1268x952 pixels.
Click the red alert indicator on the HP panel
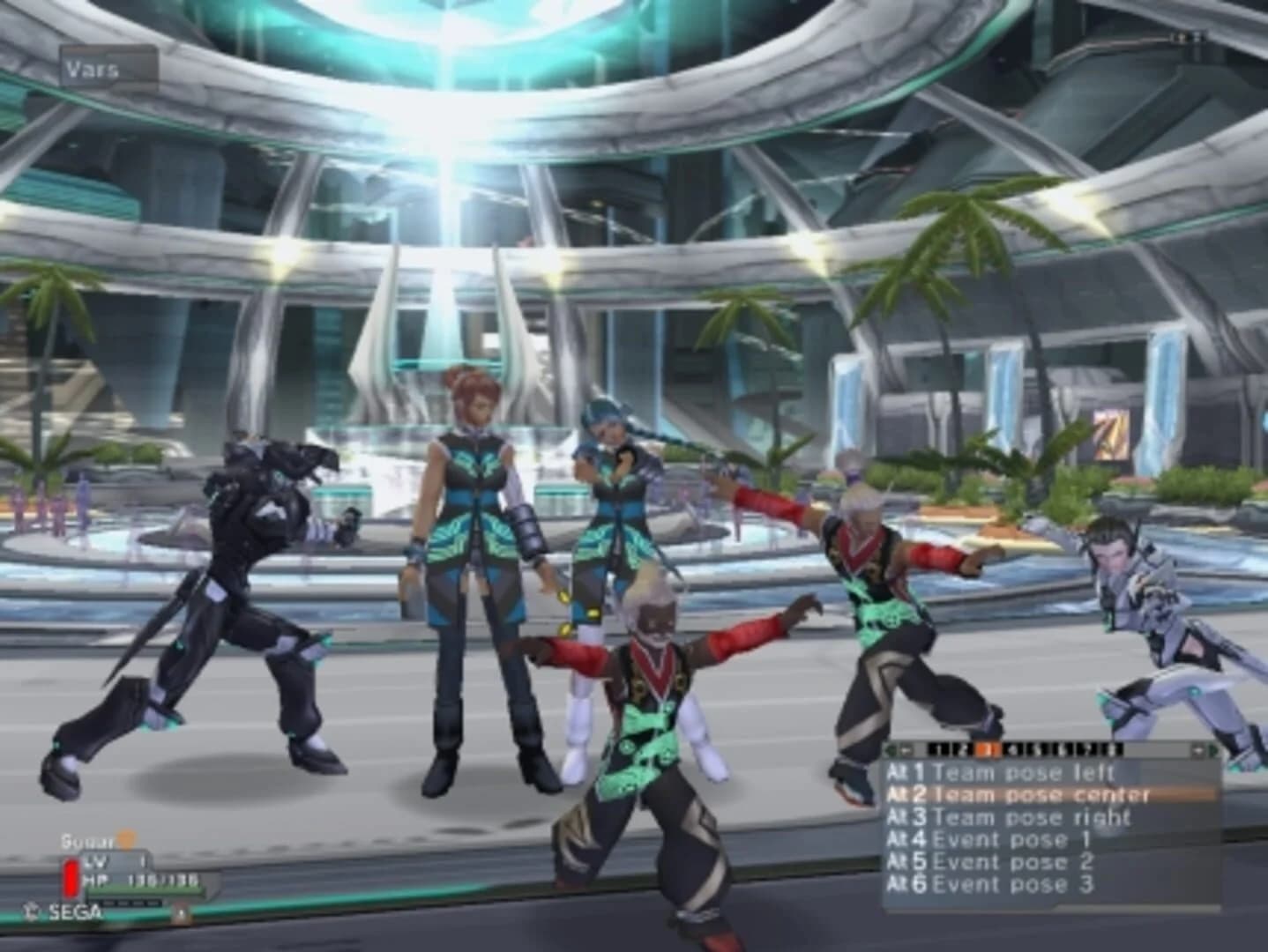[71, 877]
